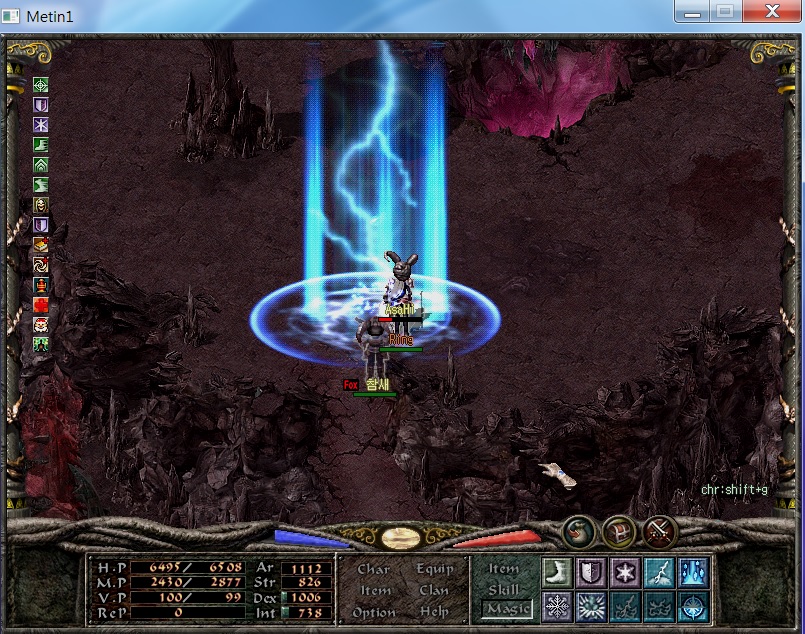
Task: Switch quickbar to Skill tab
Action: click(504, 589)
